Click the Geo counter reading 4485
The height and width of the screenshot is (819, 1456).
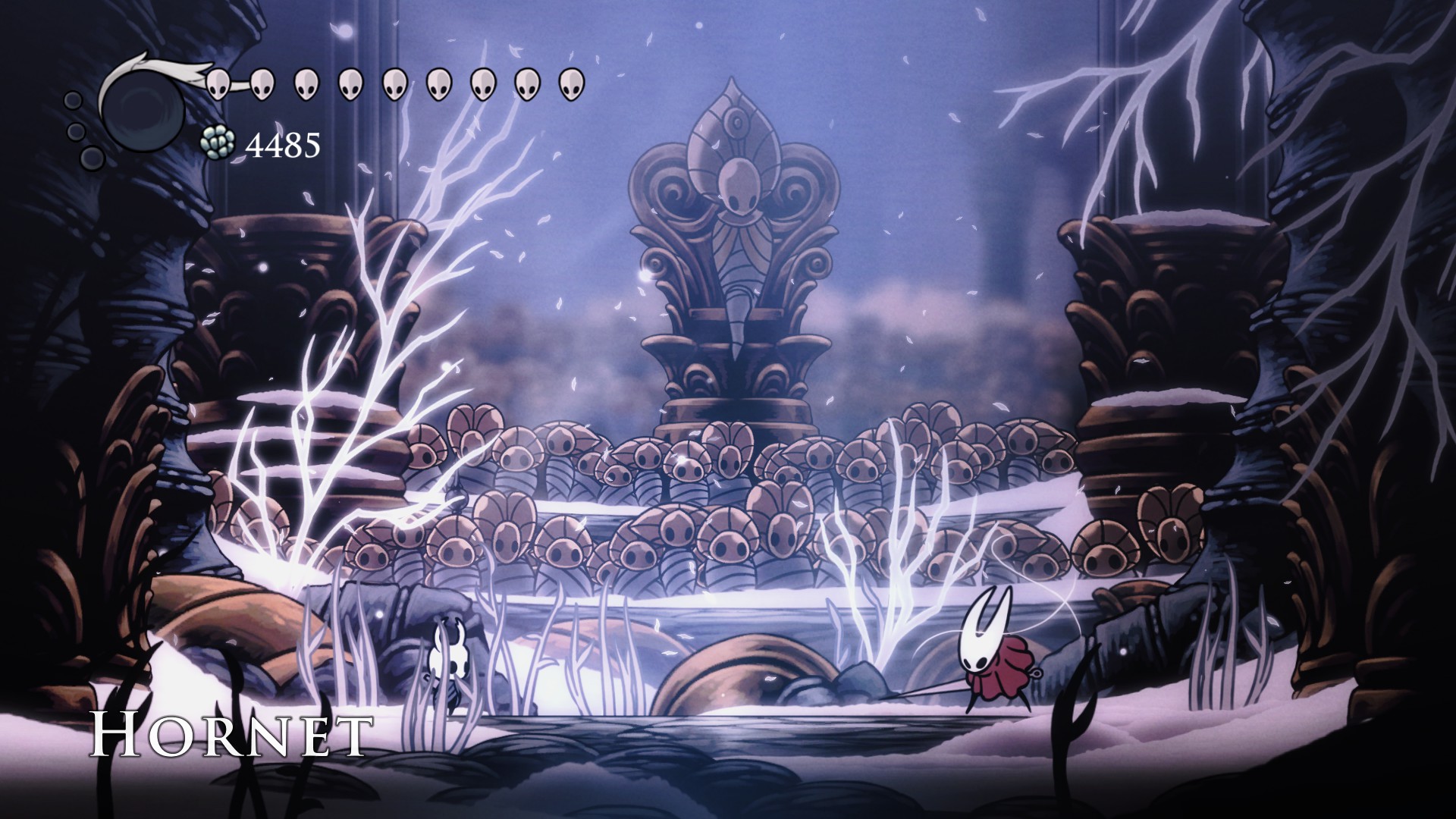click(284, 144)
